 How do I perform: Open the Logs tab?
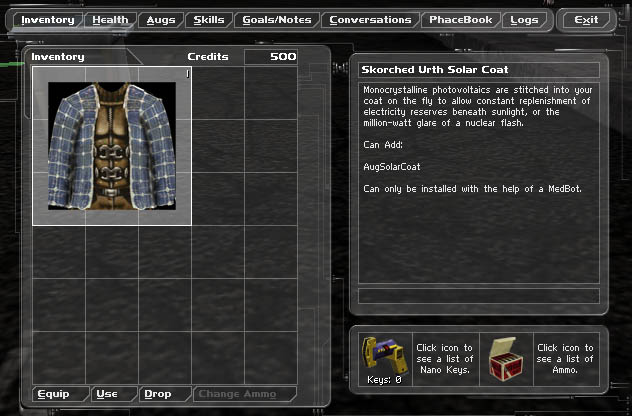point(523,20)
